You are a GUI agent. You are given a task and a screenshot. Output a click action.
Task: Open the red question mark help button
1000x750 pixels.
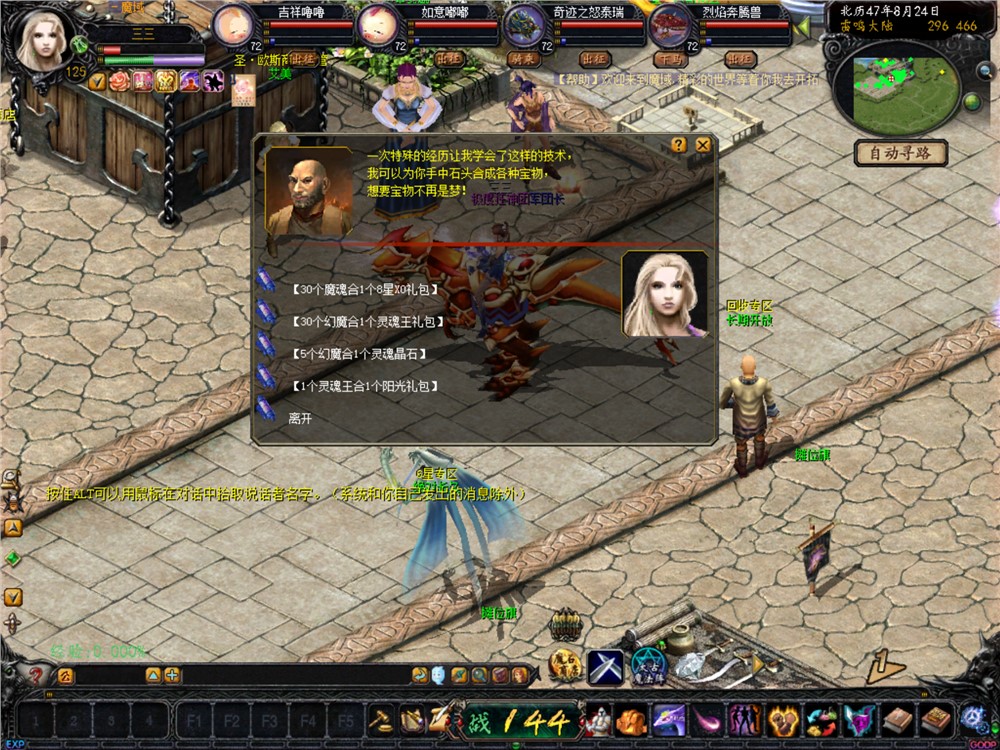pos(37,675)
